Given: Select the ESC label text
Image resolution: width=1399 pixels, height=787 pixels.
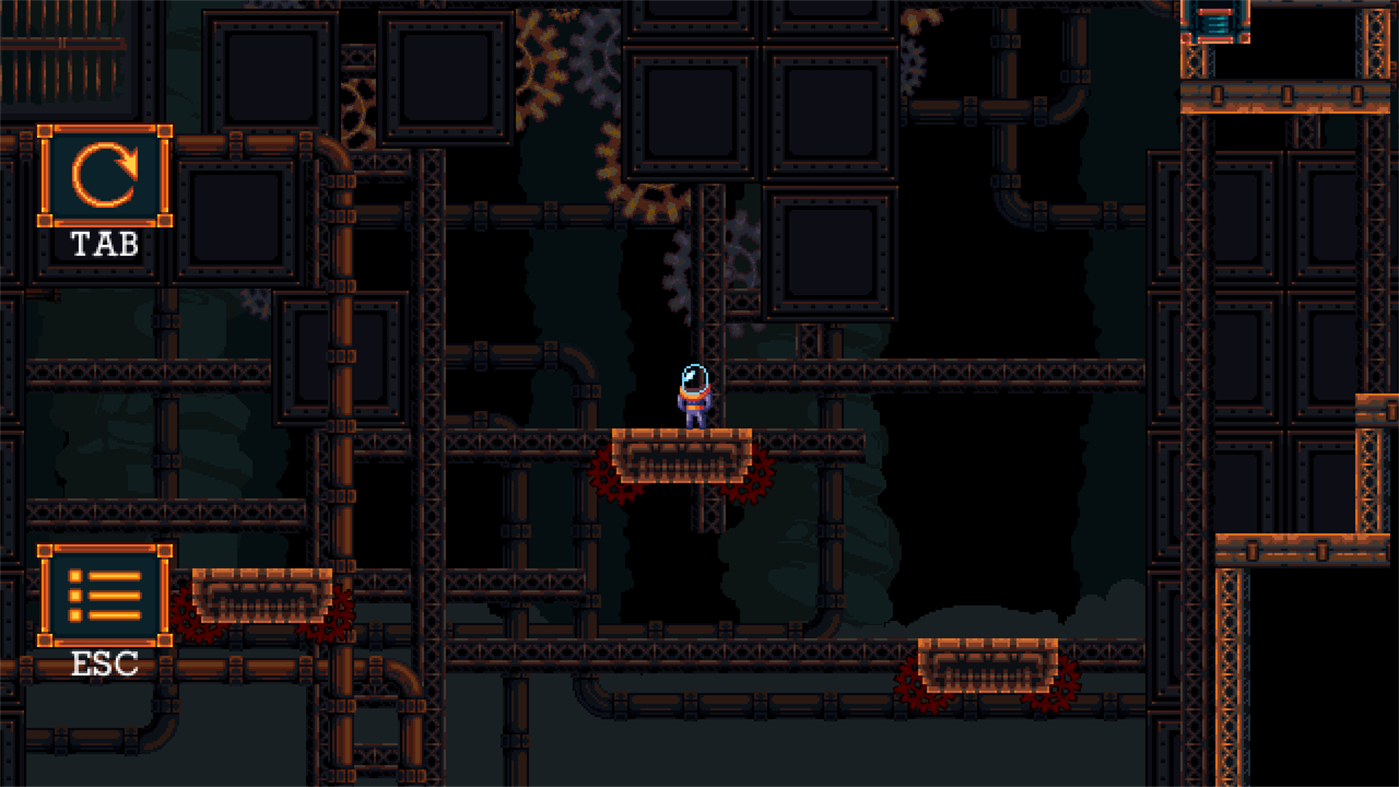Looking at the screenshot, I should 103,663.
